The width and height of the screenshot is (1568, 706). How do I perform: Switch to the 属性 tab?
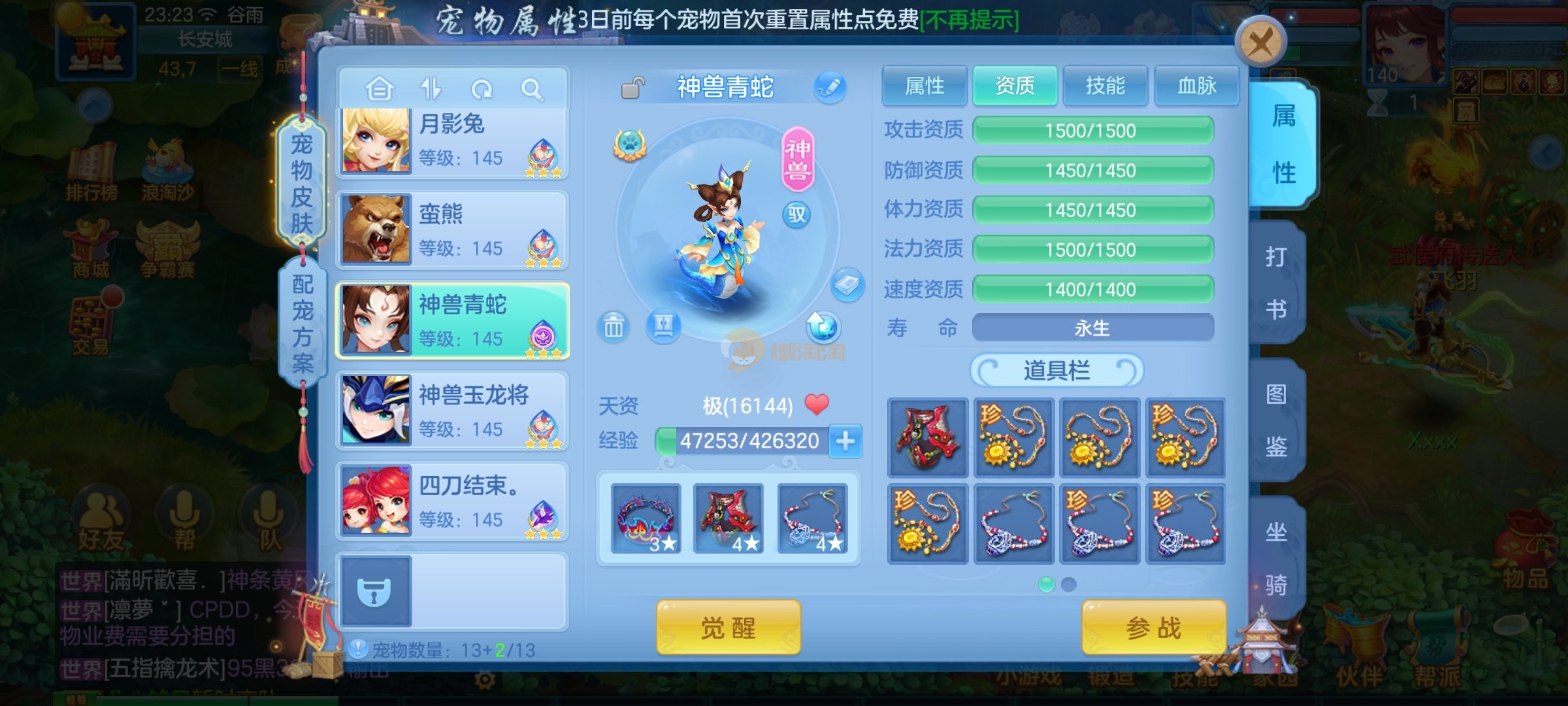924,86
